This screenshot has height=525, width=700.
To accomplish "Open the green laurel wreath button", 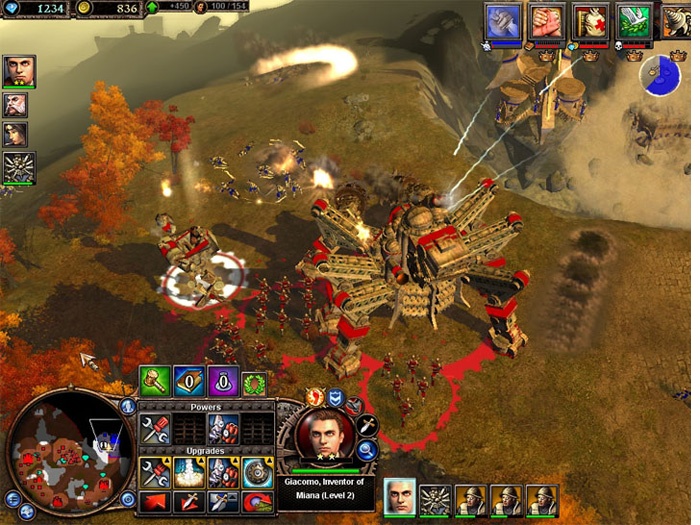I will tap(253, 382).
